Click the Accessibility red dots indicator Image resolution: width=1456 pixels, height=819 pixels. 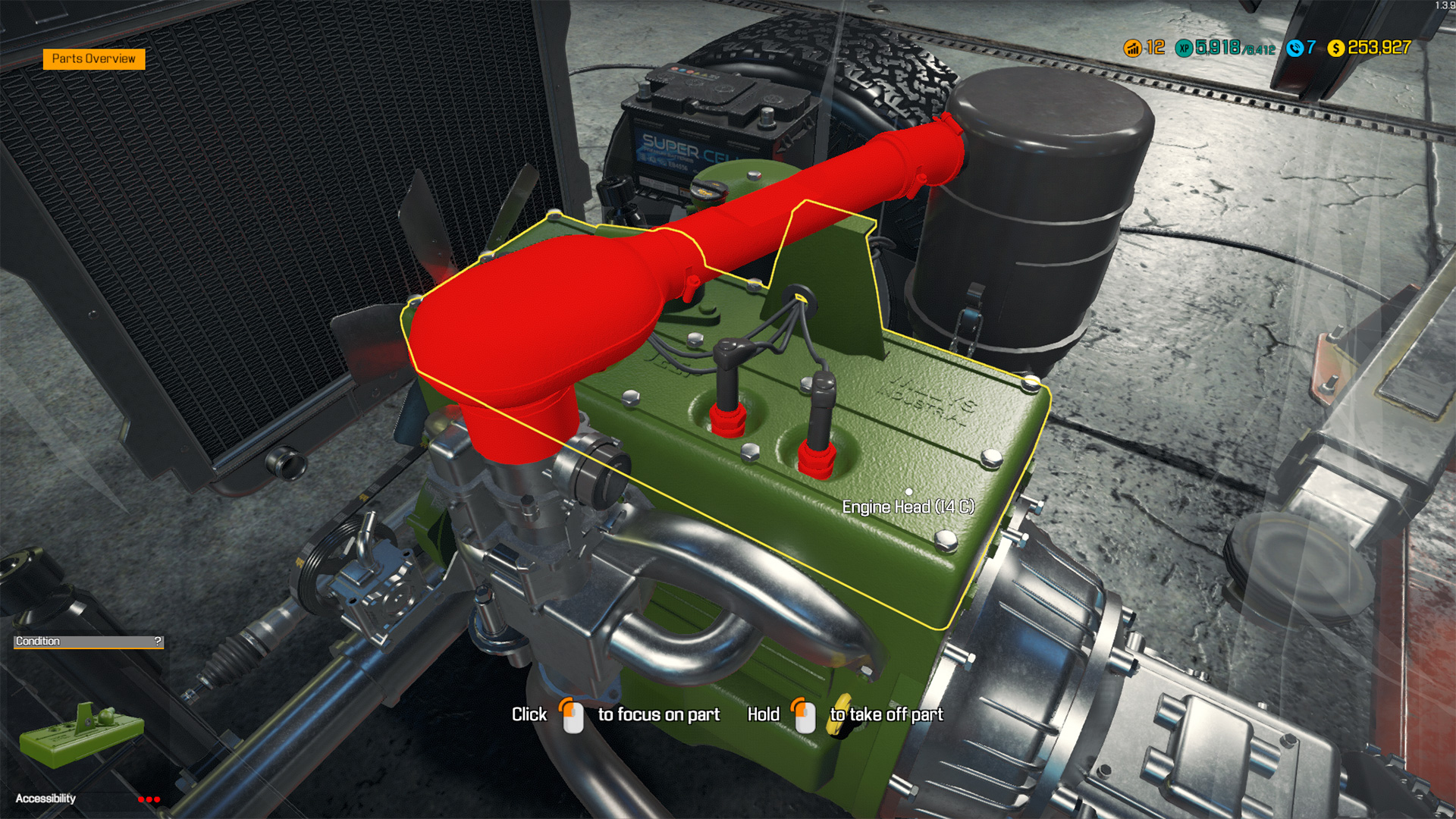[x=150, y=799]
